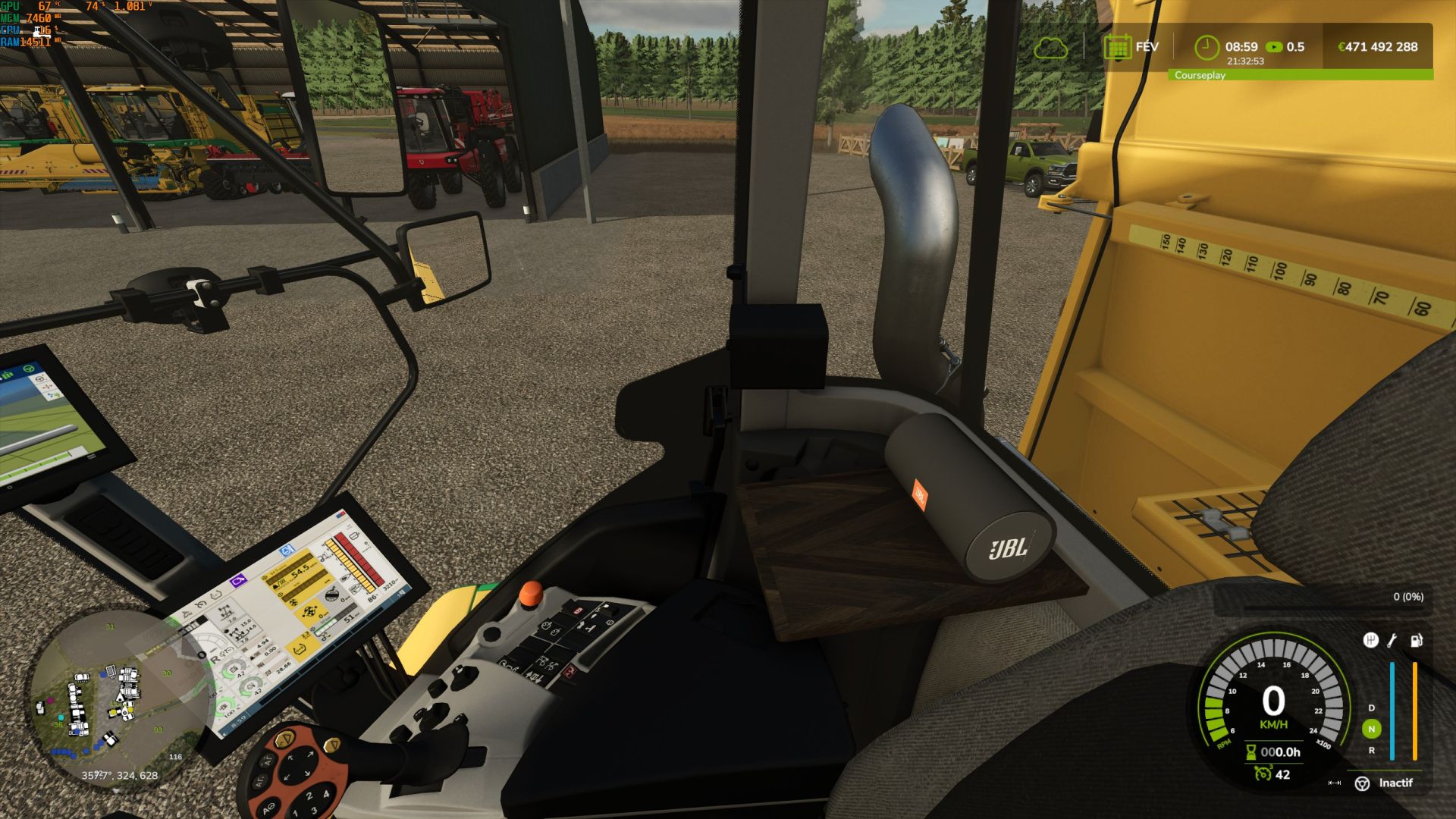Open the FÉV calendar icon
This screenshot has height=819, width=1456.
(x=1117, y=47)
